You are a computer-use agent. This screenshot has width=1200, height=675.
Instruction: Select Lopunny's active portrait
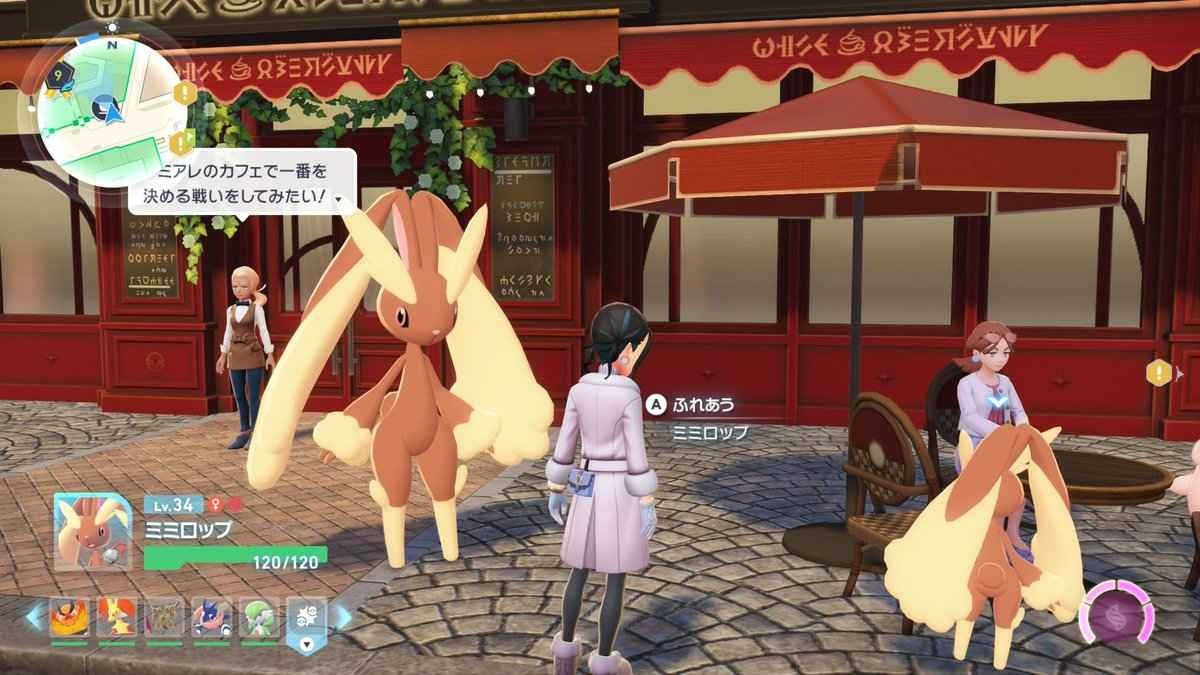click(93, 532)
